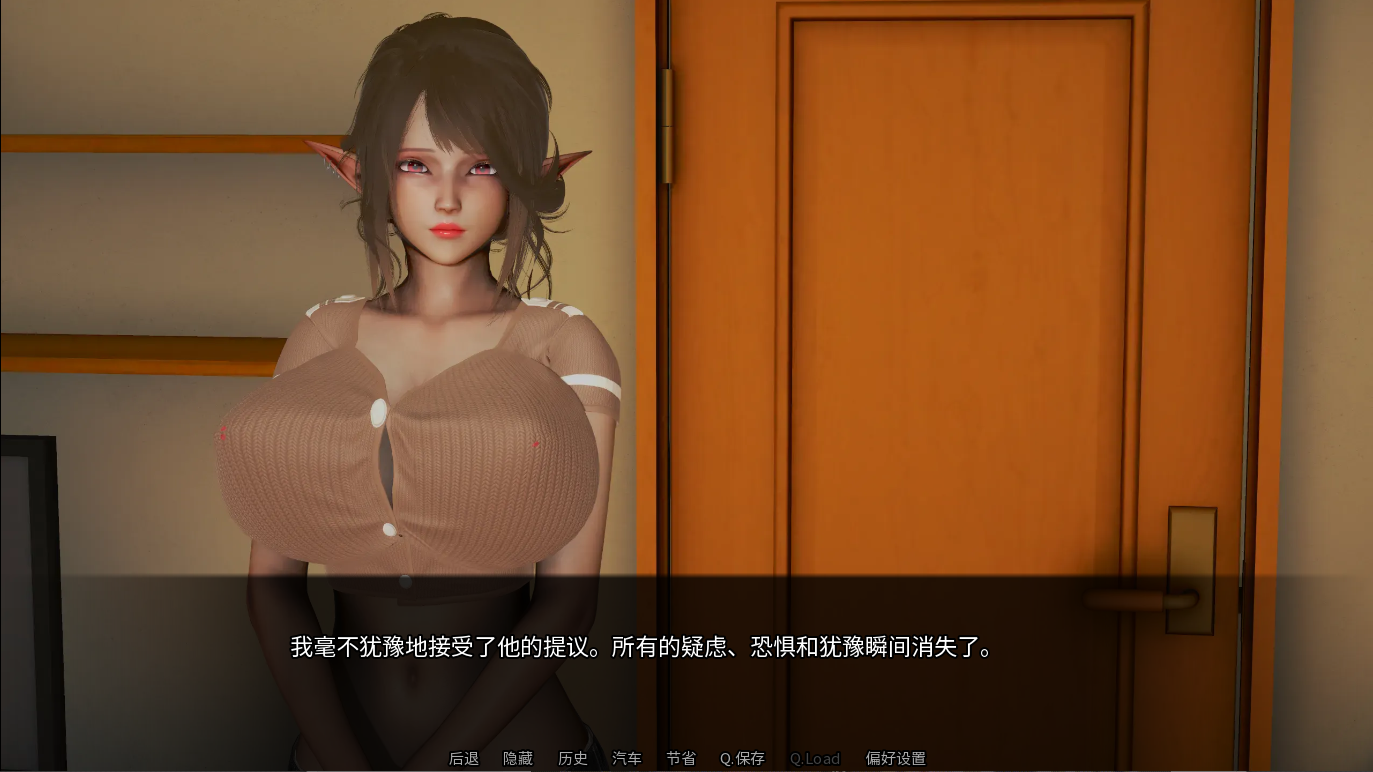Screen dimensions: 1373x772
Task: Toggle auto-read by clicking 汽车
Action: (x=627, y=758)
